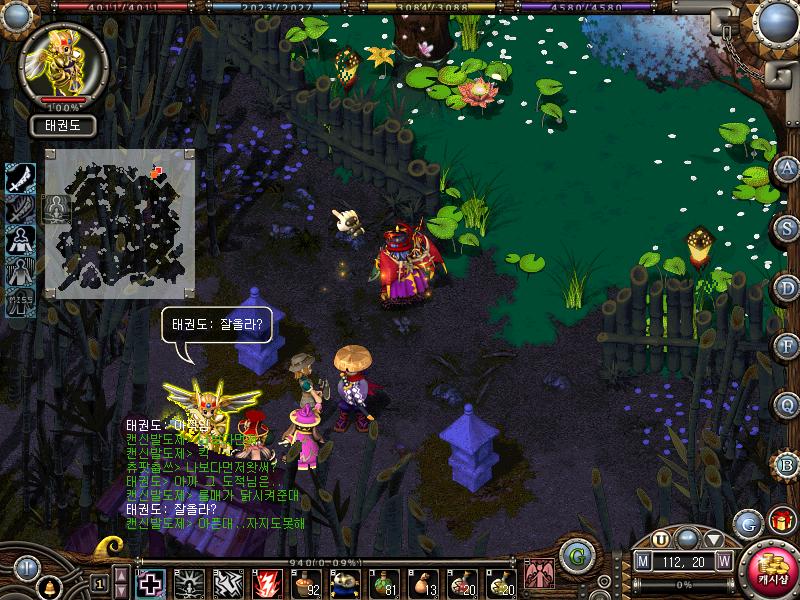Image resolution: width=800 pixels, height=600 pixels.
Task: Toggle the W button beside coordinates
Action: [723, 560]
